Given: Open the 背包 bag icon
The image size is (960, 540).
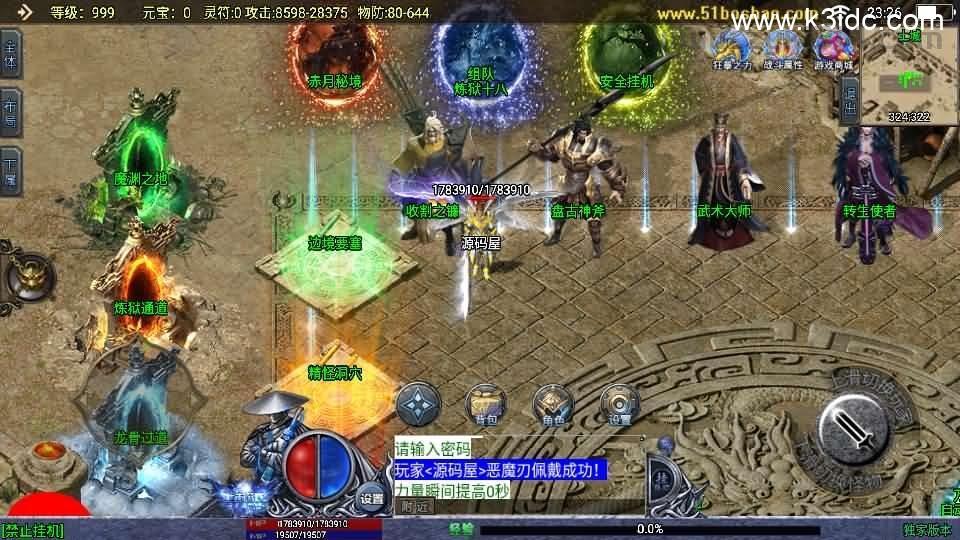Looking at the screenshot, I should (485, 403).
